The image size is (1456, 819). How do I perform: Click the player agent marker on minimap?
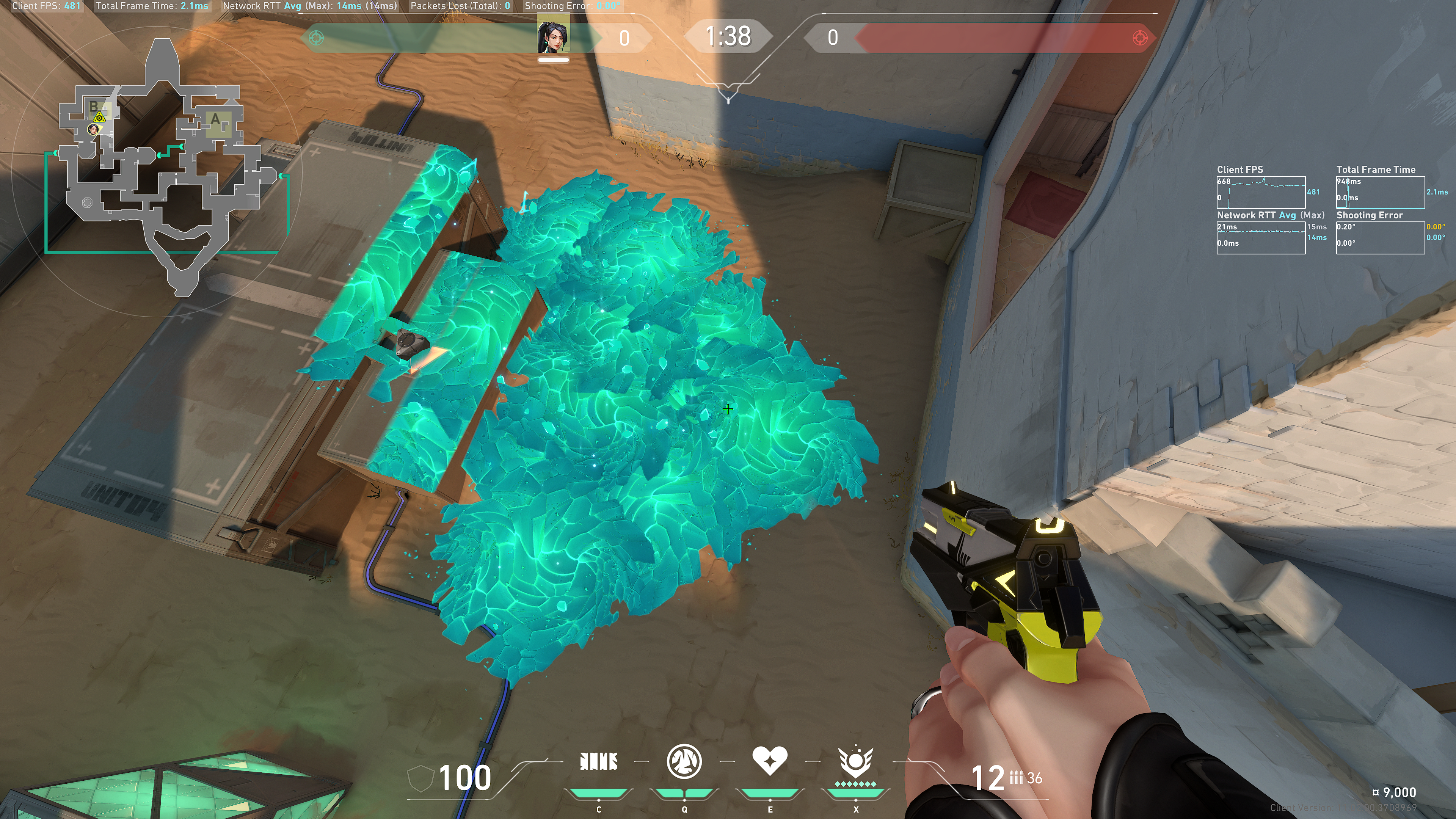pos(93,130)
